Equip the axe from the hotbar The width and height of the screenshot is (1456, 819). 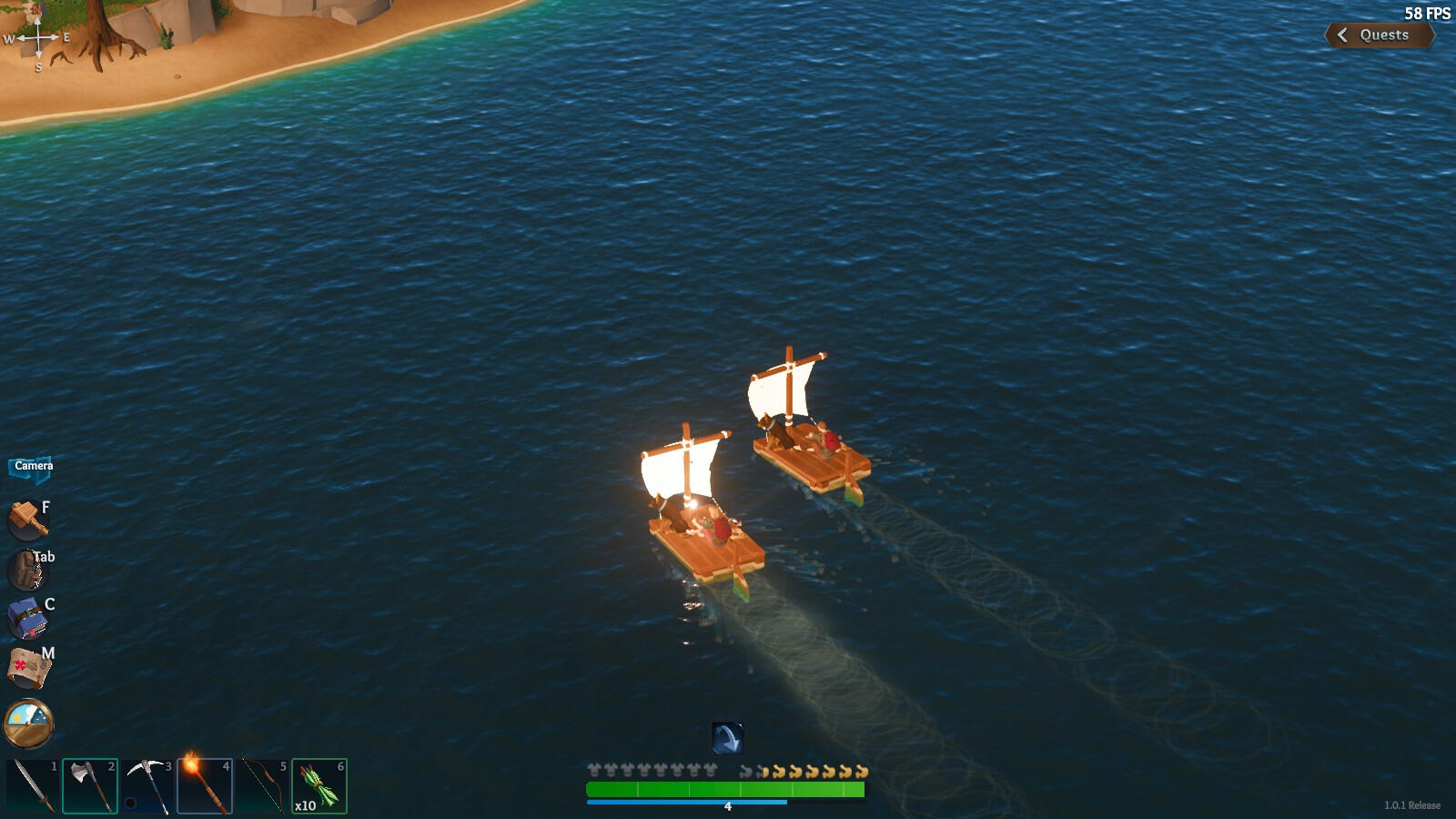90,785
